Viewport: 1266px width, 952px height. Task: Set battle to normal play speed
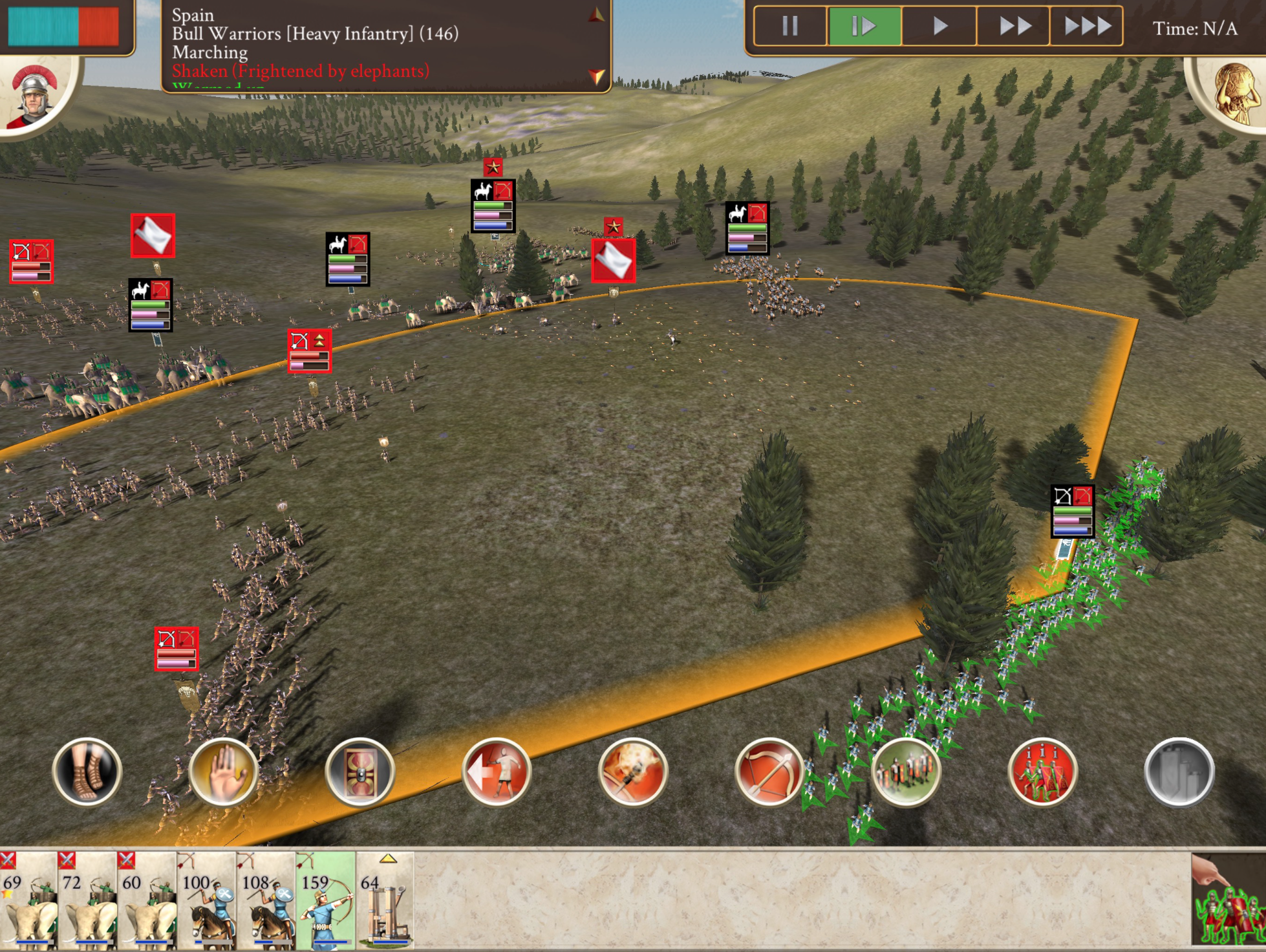coord(939,27)
